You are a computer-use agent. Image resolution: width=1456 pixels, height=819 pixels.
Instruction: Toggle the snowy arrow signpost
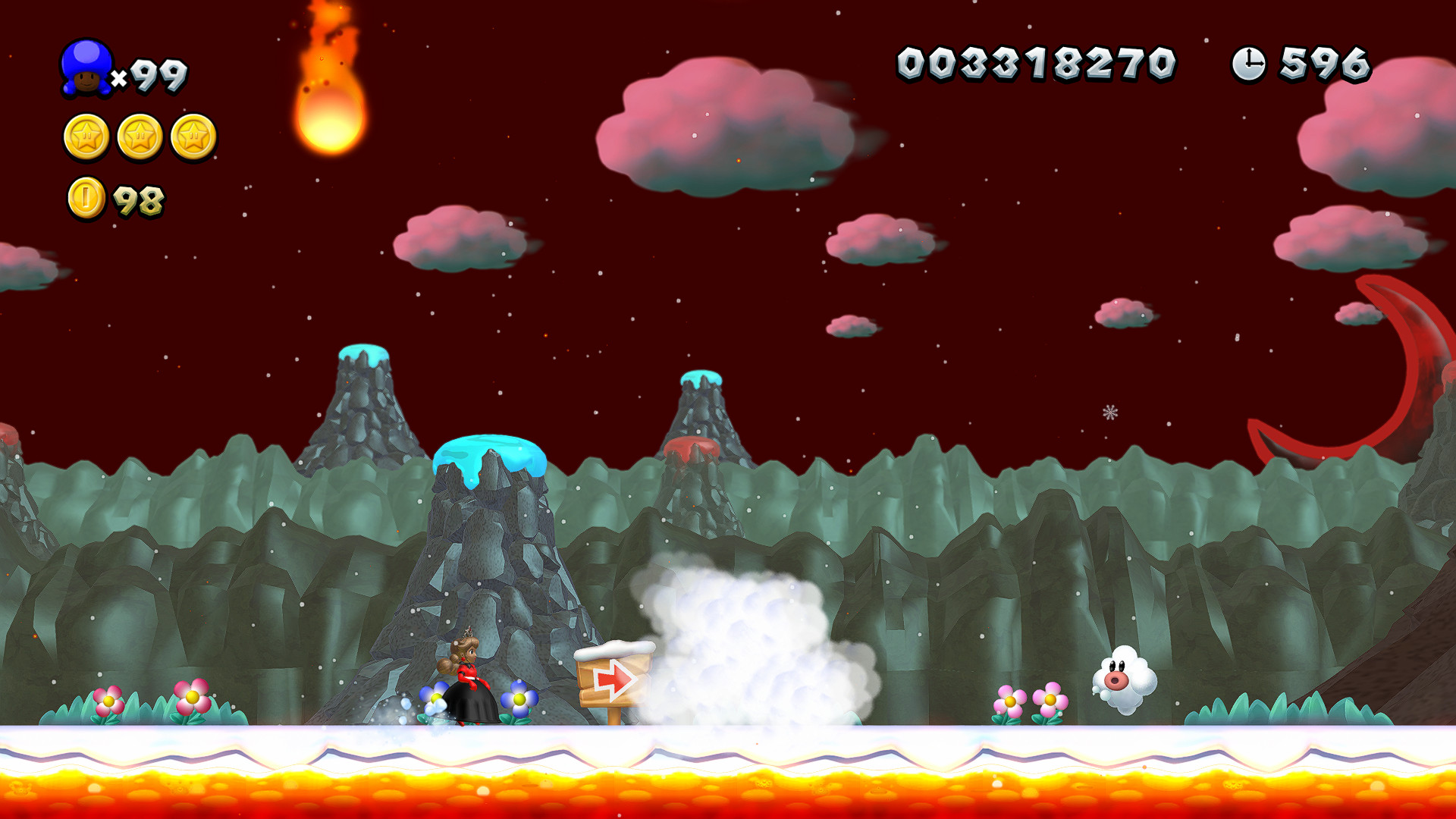[616, 679]
